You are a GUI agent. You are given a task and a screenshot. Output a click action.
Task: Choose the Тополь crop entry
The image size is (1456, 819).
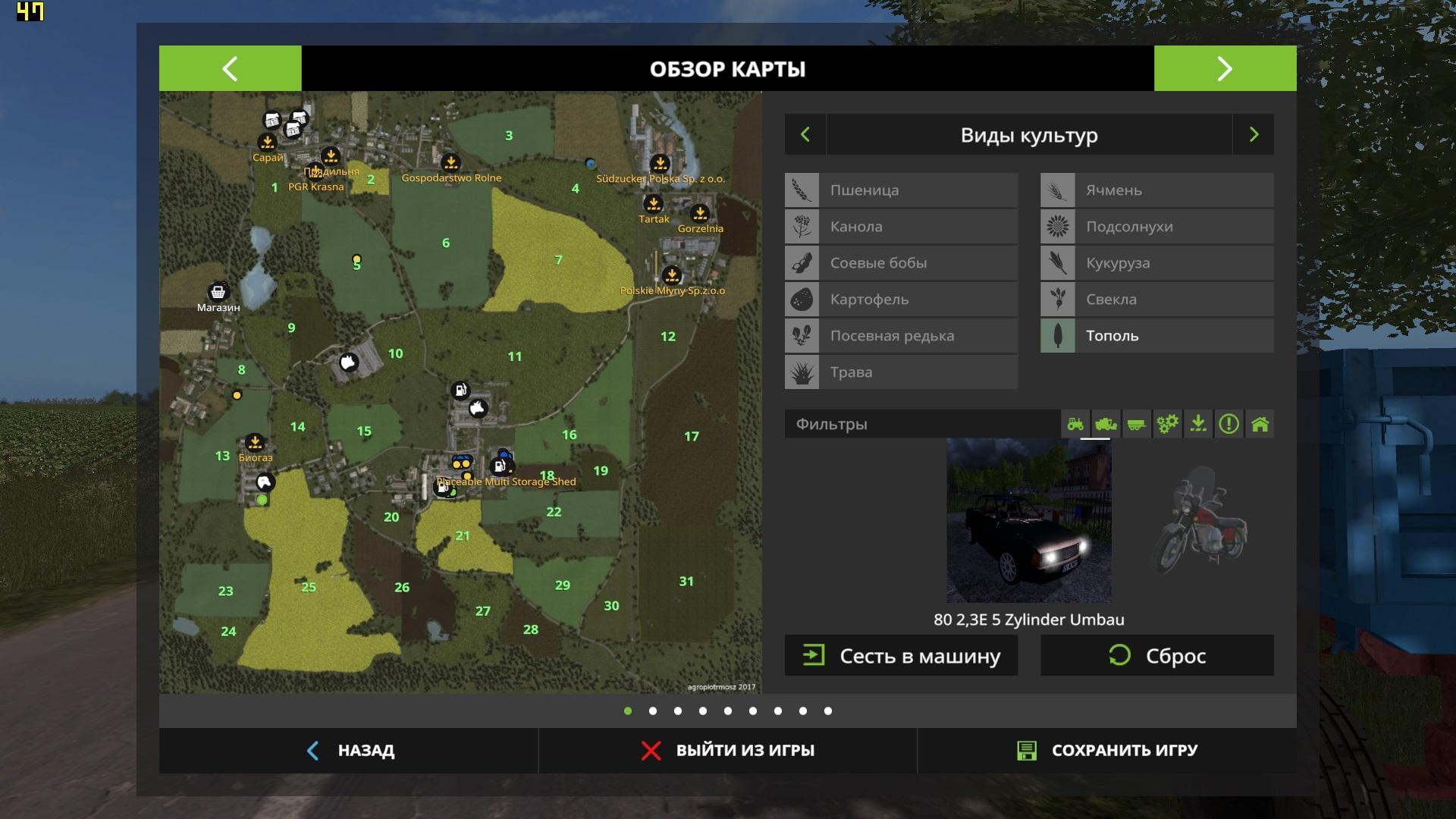[1156, 336]
